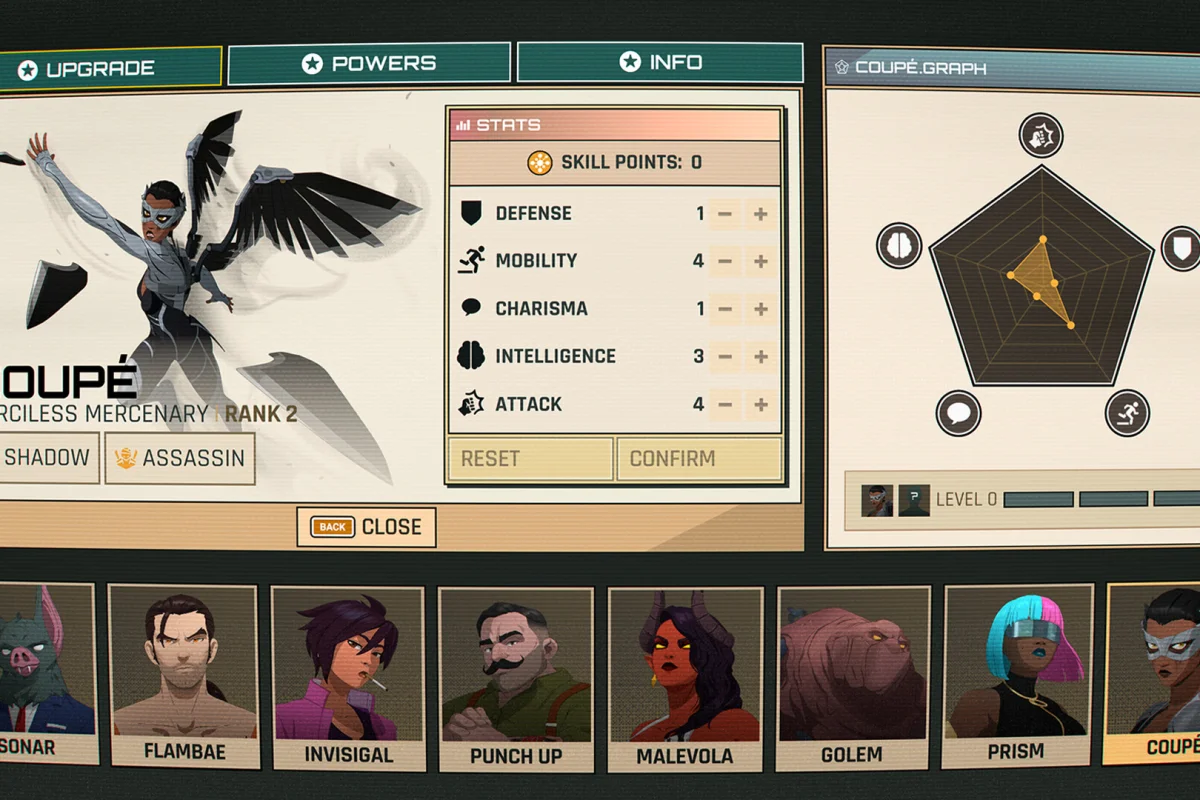Select the Invisigal character card
The height and width of the screenshot is (800, 1200).
point(348,675)
